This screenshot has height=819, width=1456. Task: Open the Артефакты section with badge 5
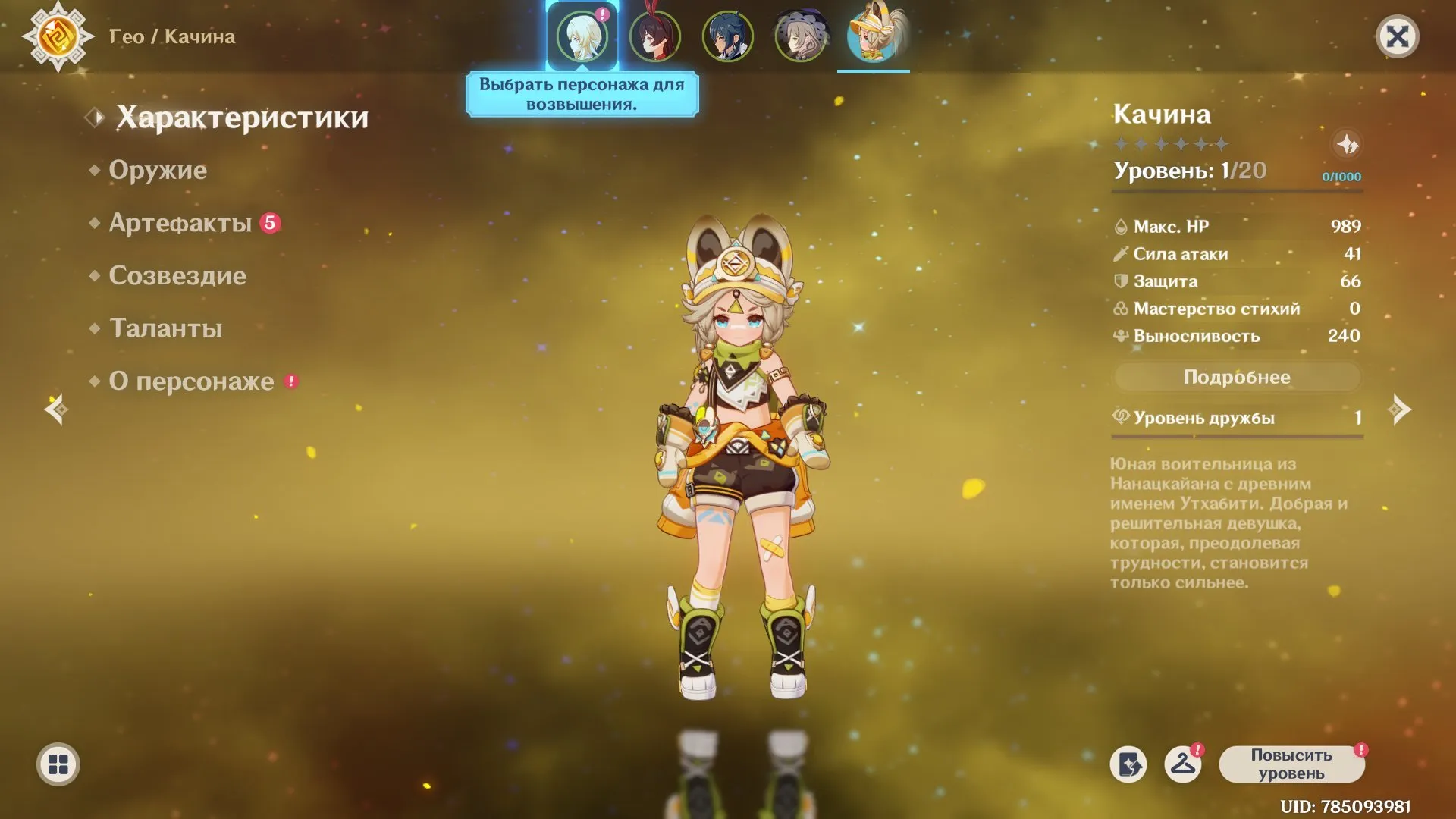click(180, 222)
